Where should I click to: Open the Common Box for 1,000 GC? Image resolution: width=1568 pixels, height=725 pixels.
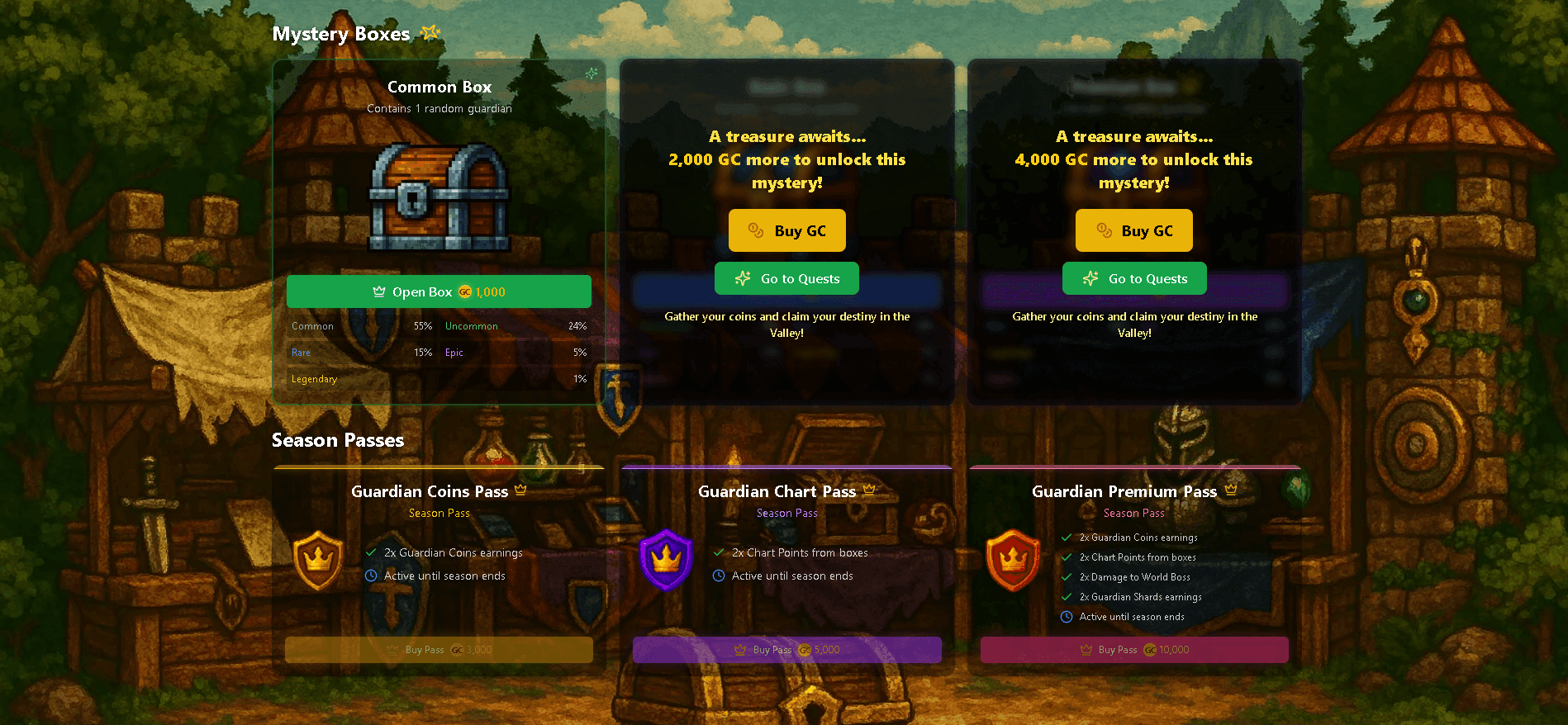439,291
